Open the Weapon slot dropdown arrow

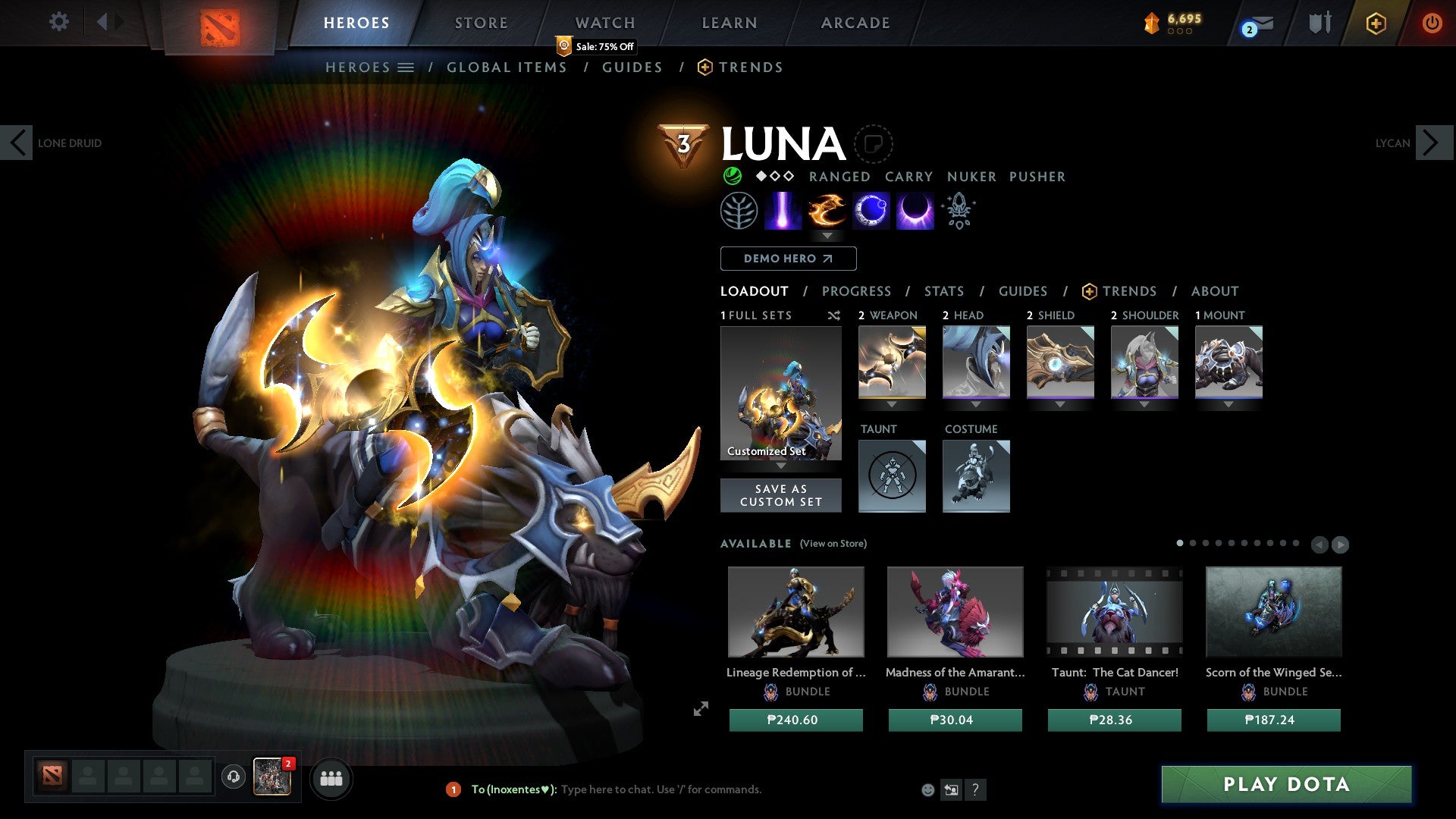[x=892, y=404]
